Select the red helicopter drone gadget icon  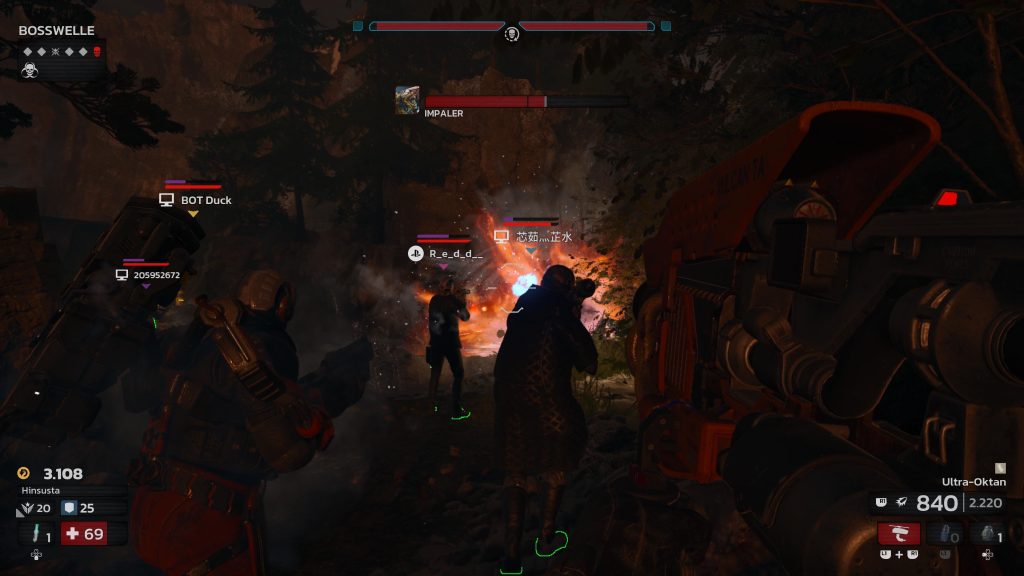click(x=899, y=533)
